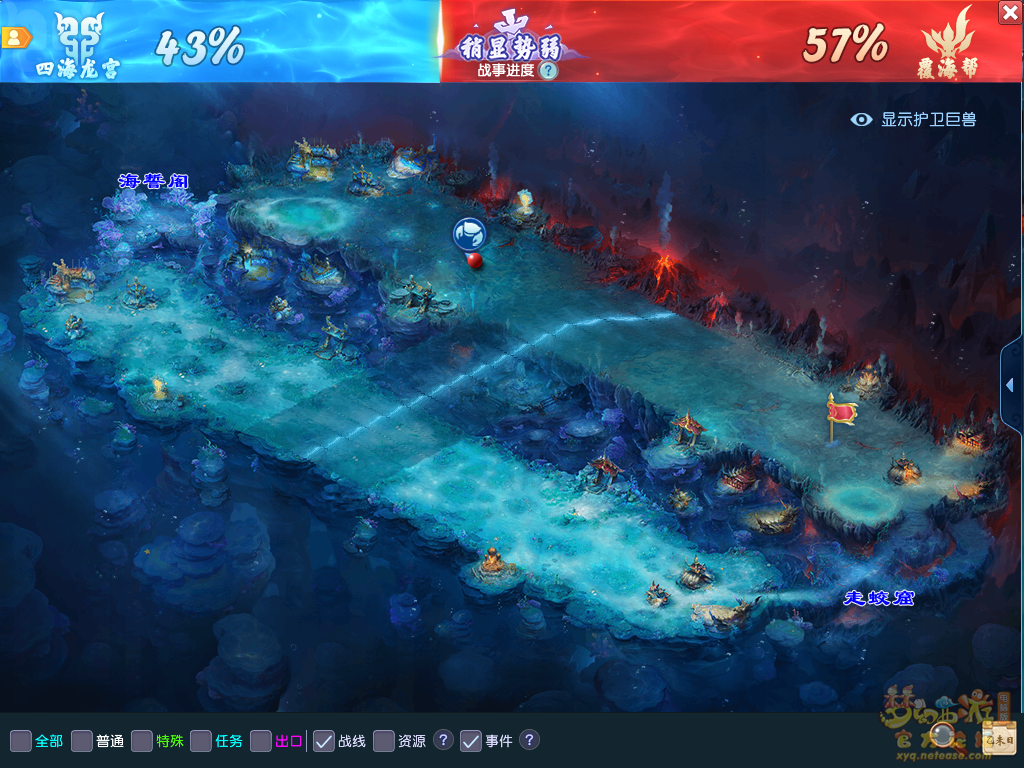Select the blue fish marker on map
The height and width of the screenshot is (768, 1024).
click(469, 234)
